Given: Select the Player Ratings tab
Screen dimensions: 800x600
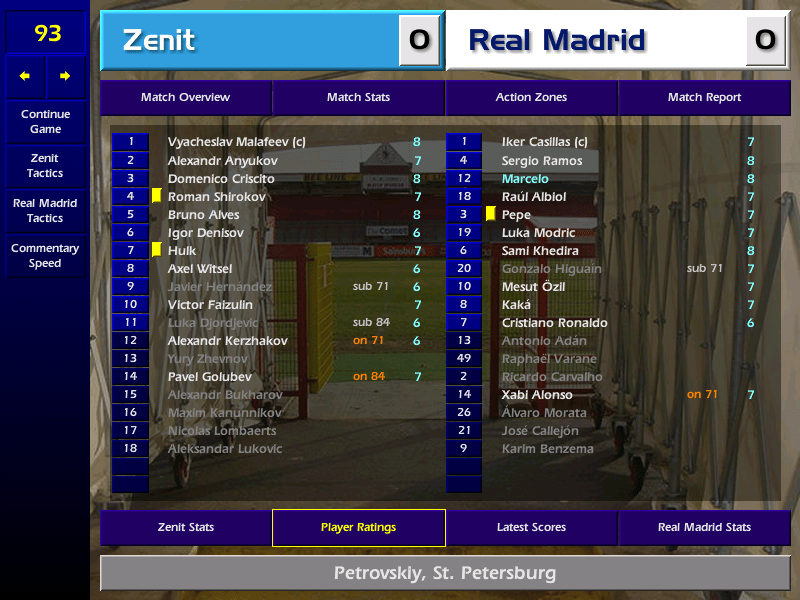Looking at the screenshot, I should [358, 528].
